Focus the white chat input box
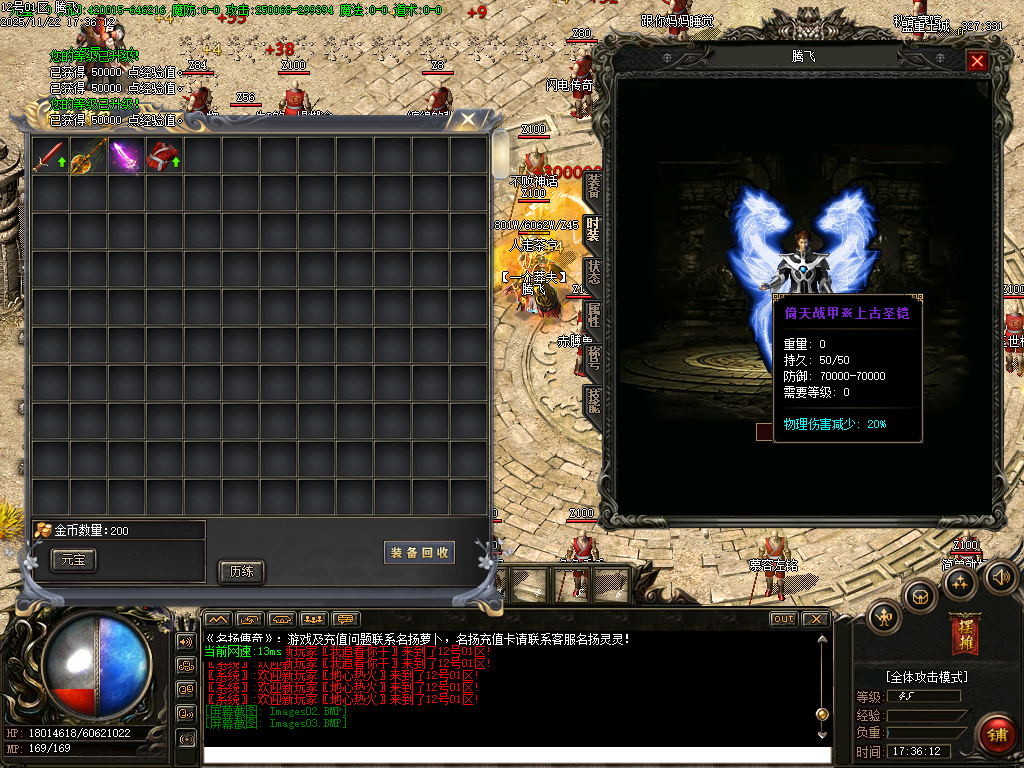Image resolution: width=1024 pixels, height=768 pixels. click(515, 755)
